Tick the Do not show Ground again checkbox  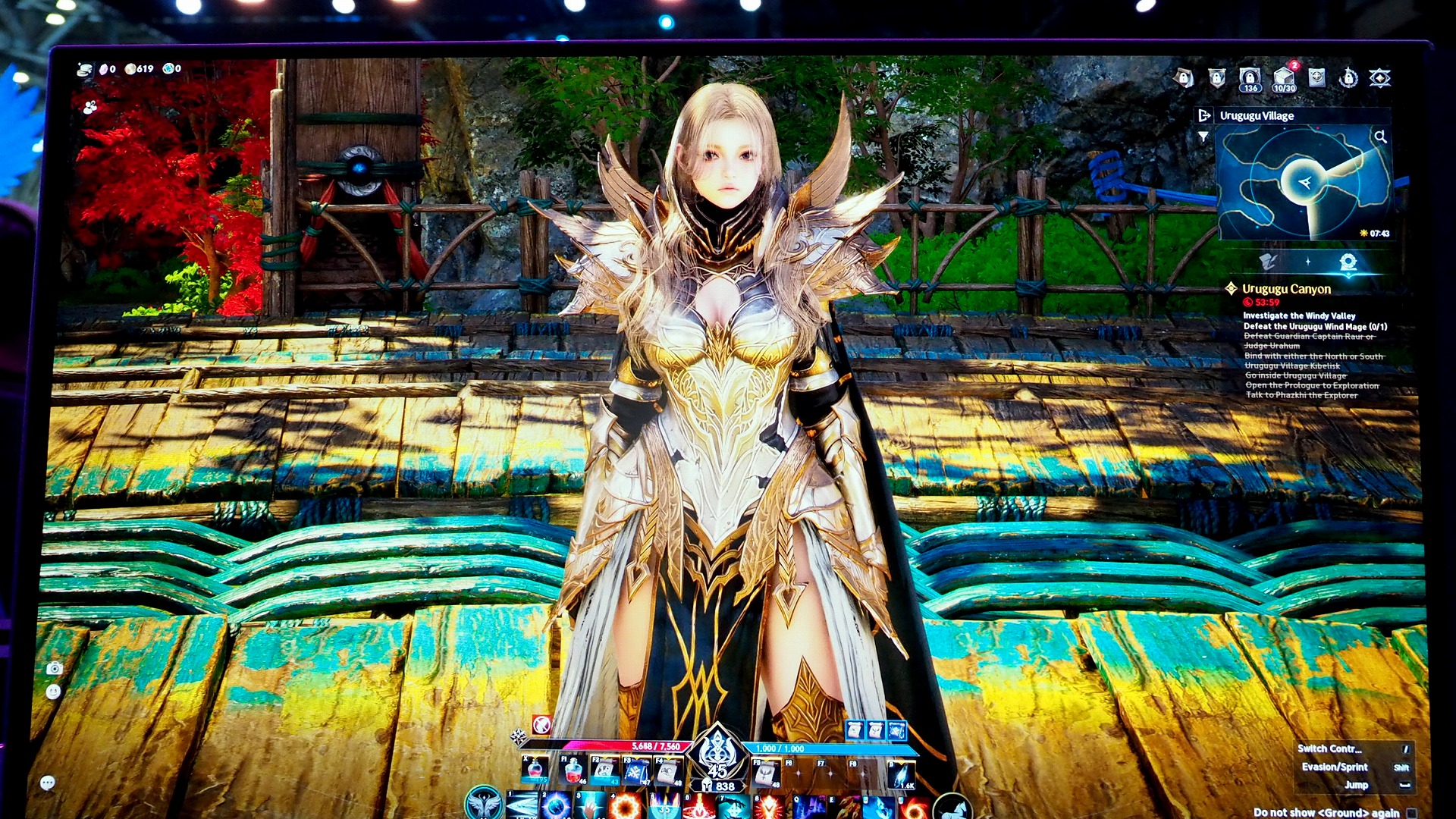[1411, 813]
